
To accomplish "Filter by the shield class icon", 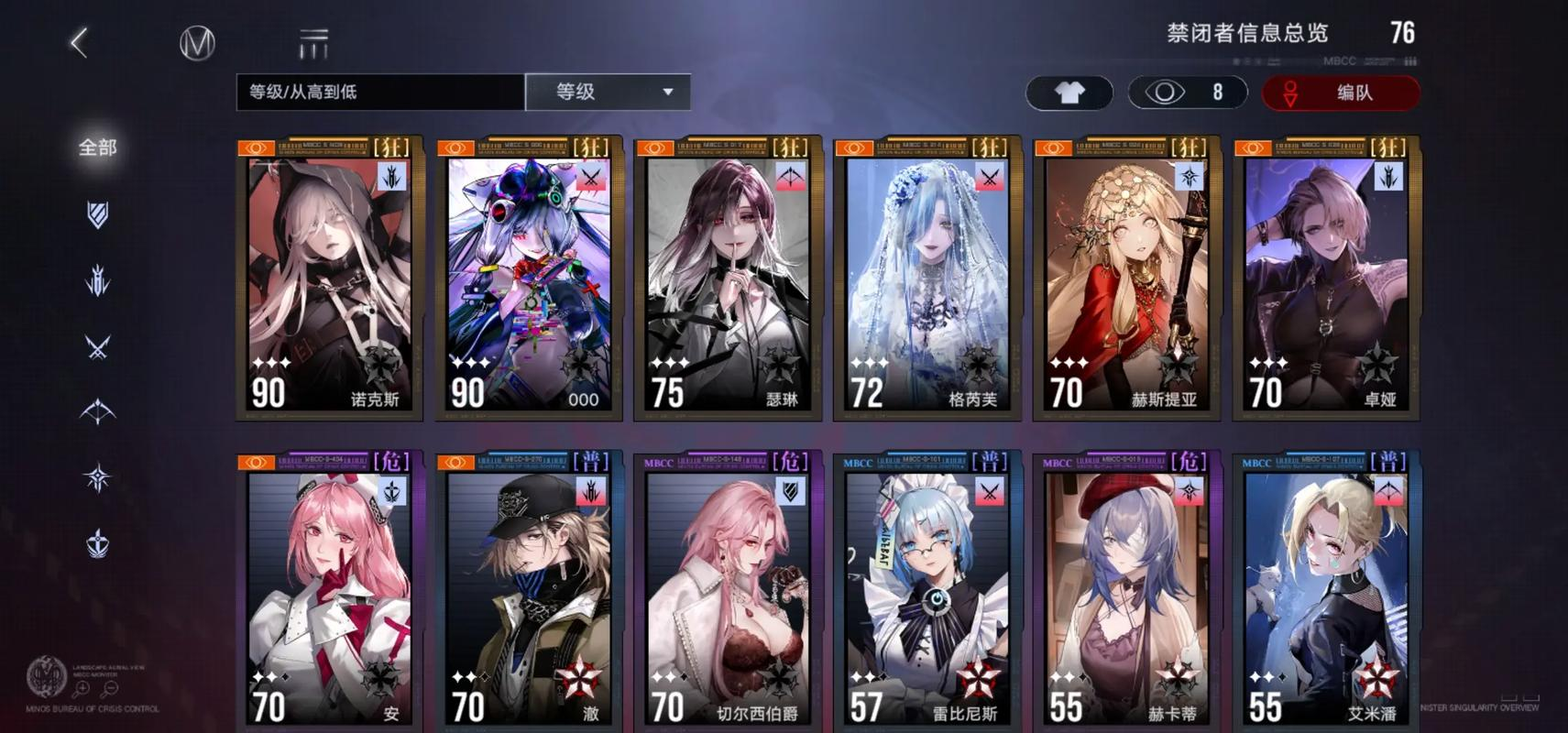I will (98, 214).
